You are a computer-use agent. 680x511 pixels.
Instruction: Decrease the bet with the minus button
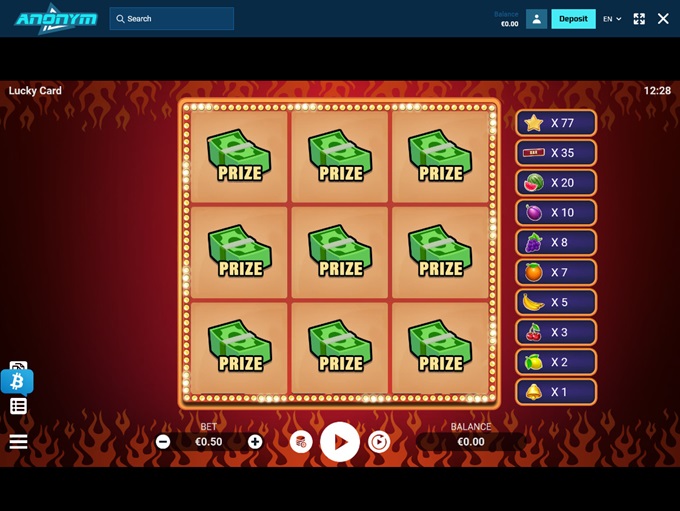163,442
